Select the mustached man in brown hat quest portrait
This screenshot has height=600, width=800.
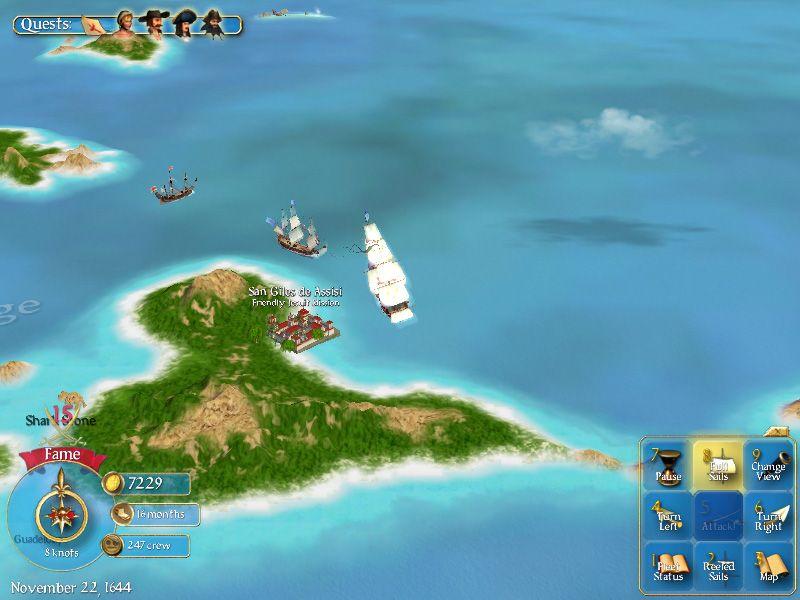(x=154, y=23)
